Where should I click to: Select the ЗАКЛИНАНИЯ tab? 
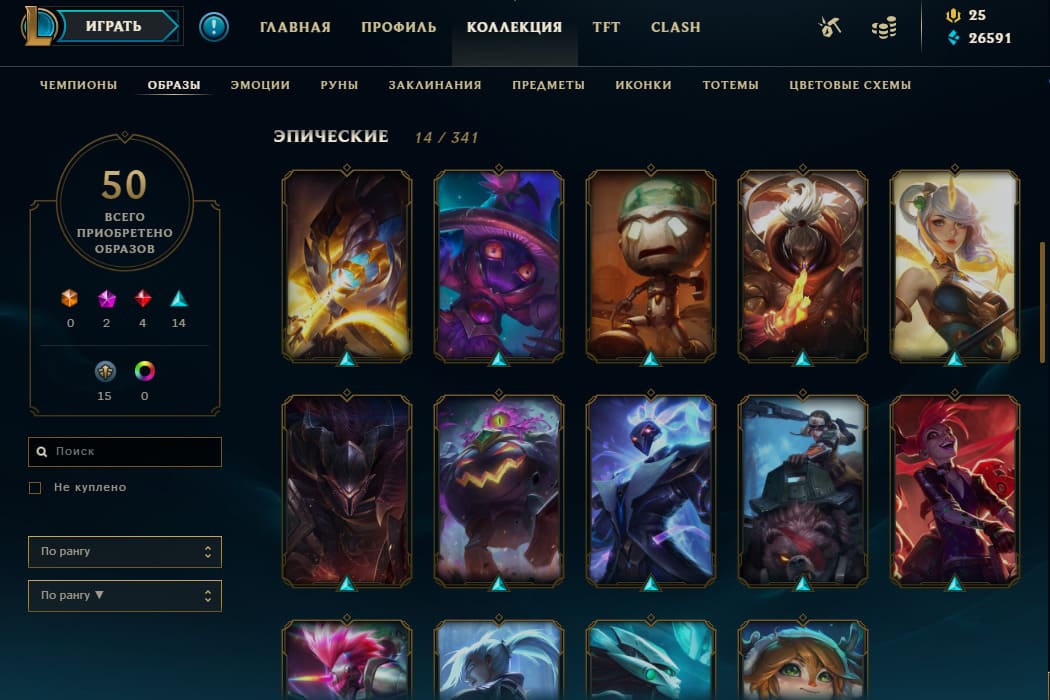435,85
